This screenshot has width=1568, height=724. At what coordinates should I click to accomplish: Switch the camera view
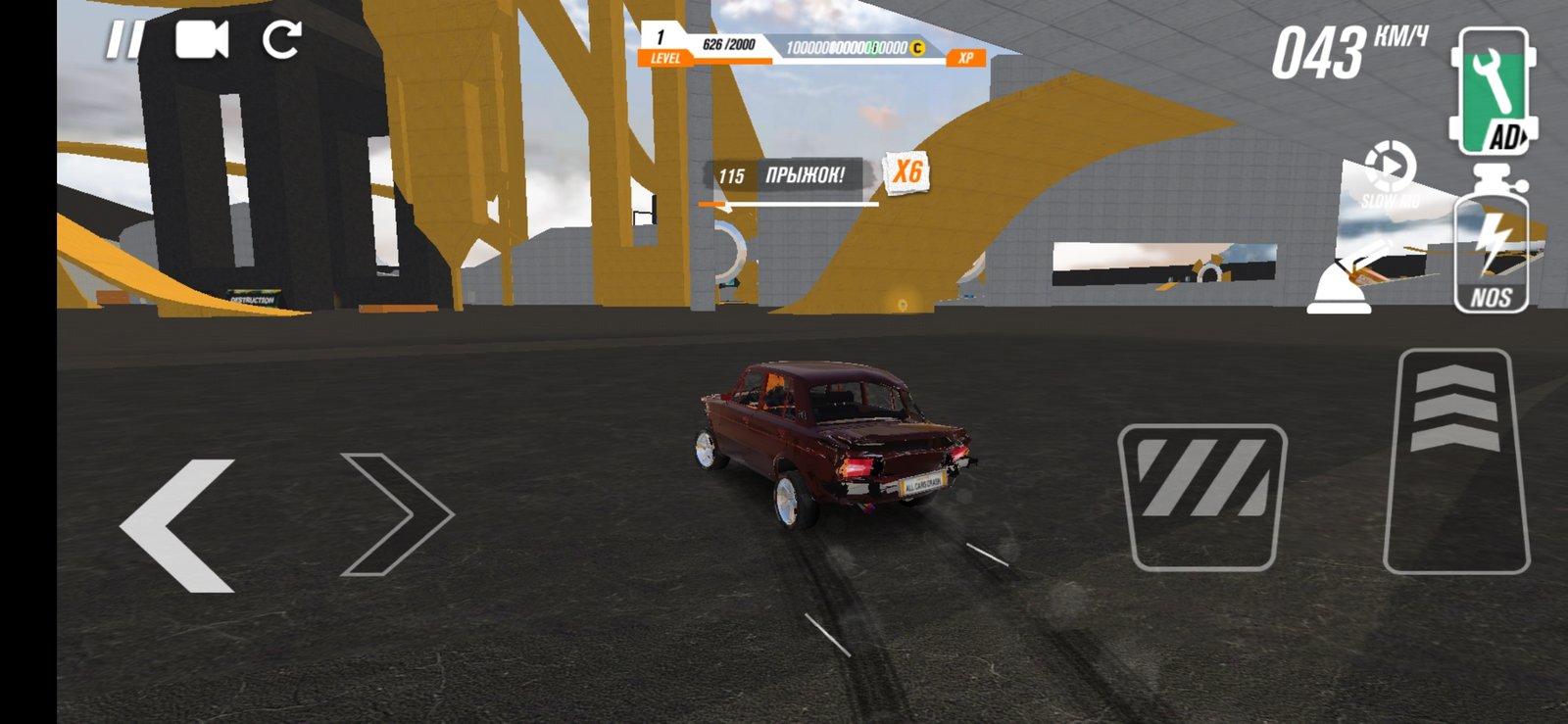(202, 41)
